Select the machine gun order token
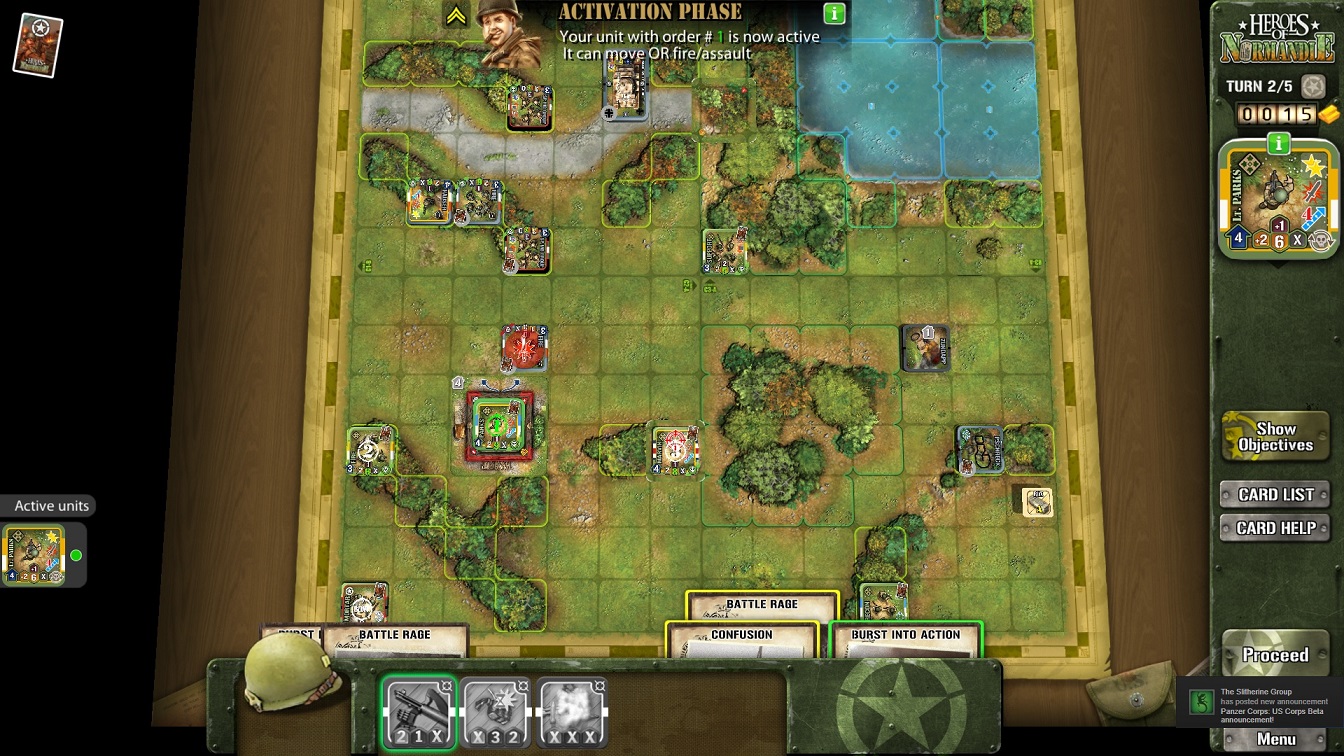 click(419, 713)
